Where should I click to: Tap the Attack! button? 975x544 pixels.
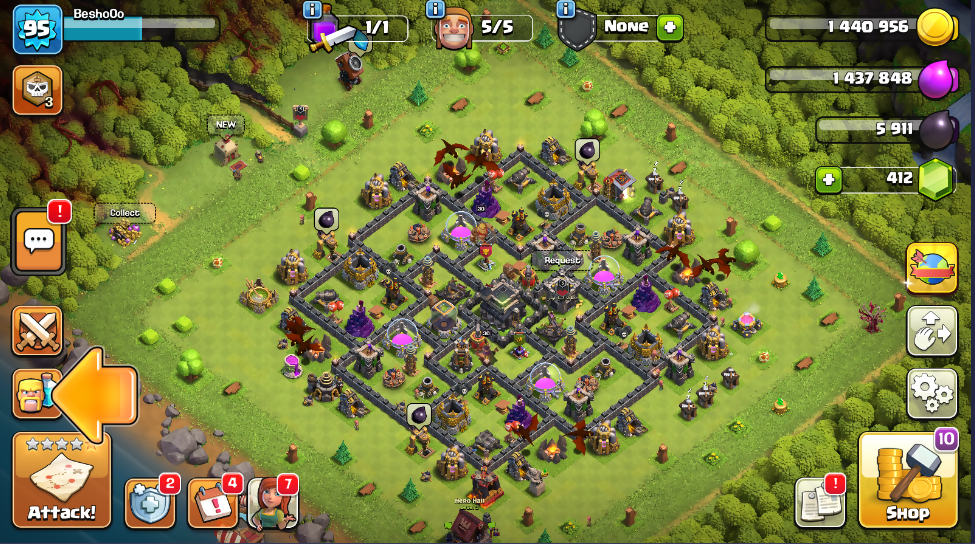pyautogui.click(x=61, y=481)
